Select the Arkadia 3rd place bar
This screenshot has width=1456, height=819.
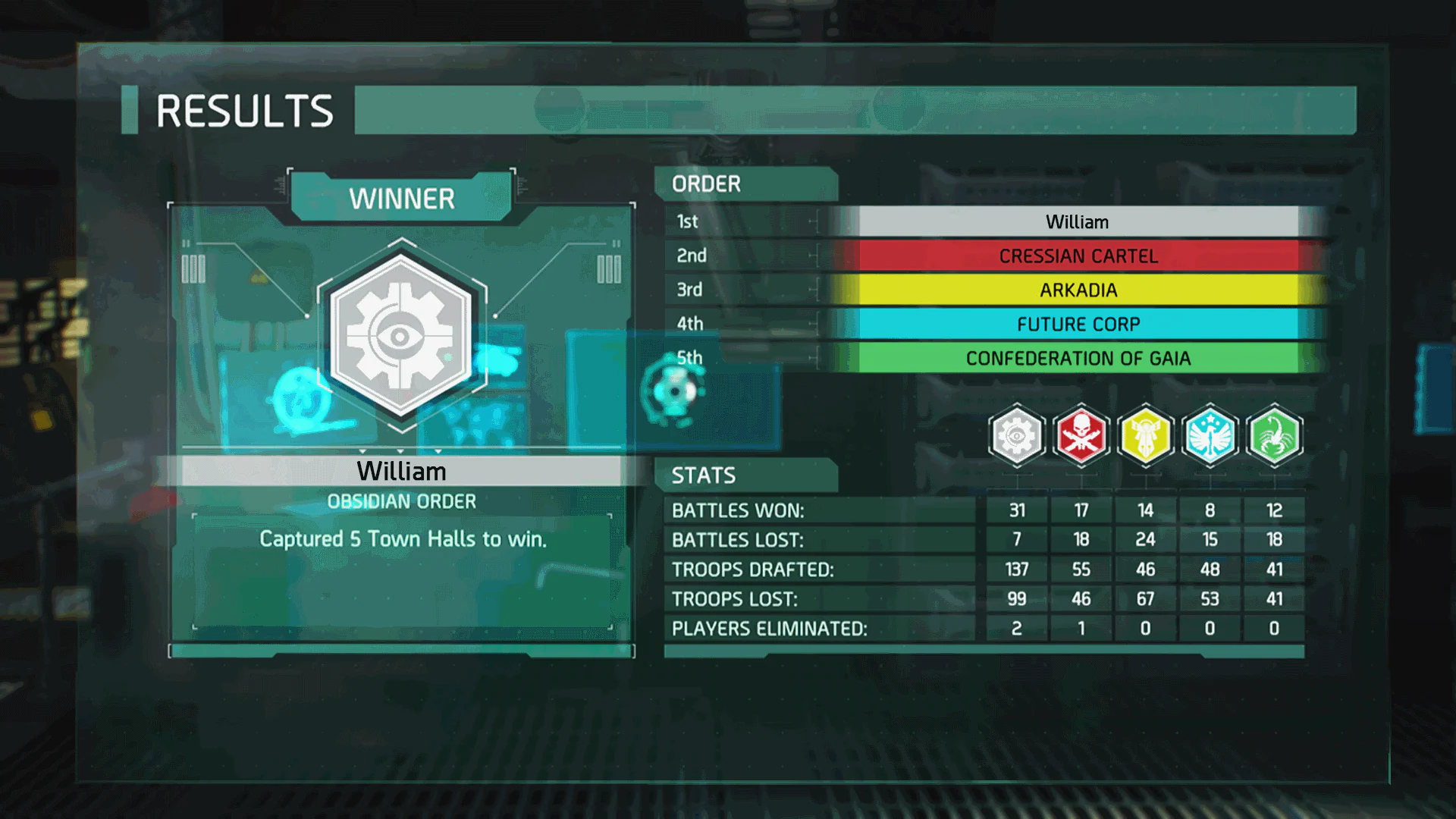[x=1077, y=290]
